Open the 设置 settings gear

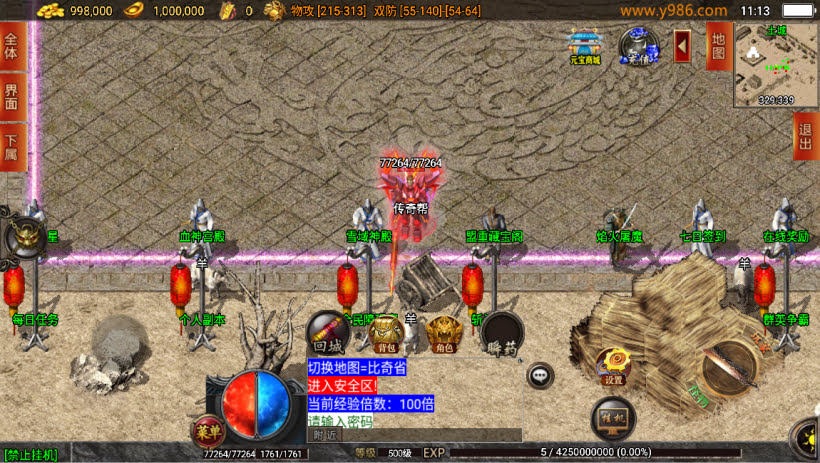(x=613, y=367)
